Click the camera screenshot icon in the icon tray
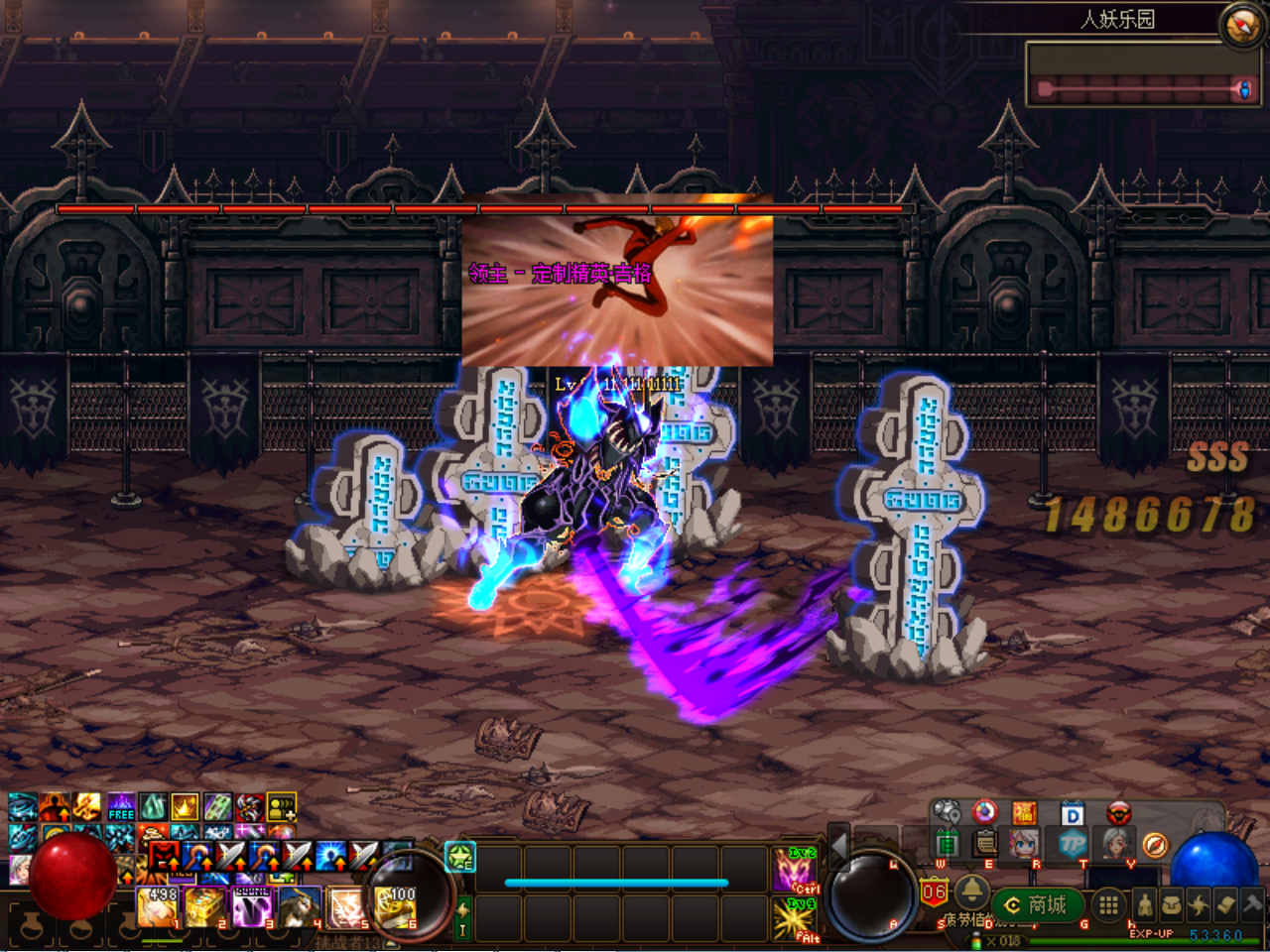Image resolution: width=1270 pixels, height=952 pixels. (949, 812)
